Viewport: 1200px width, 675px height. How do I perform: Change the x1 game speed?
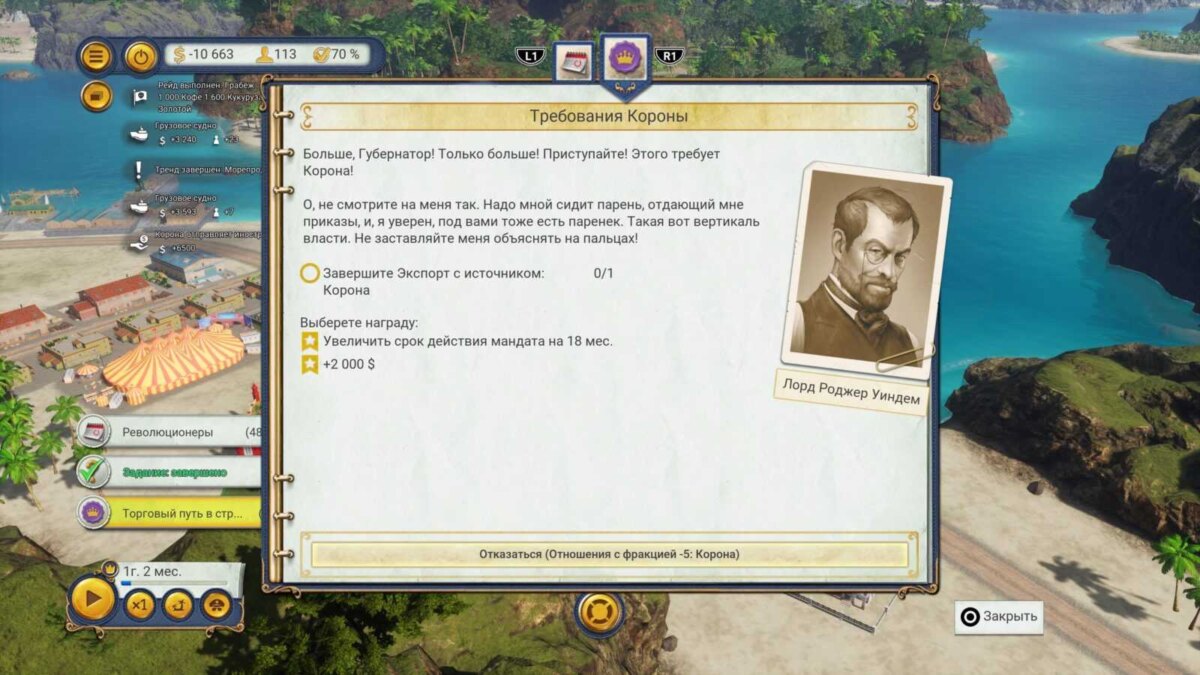click(140, 604)
